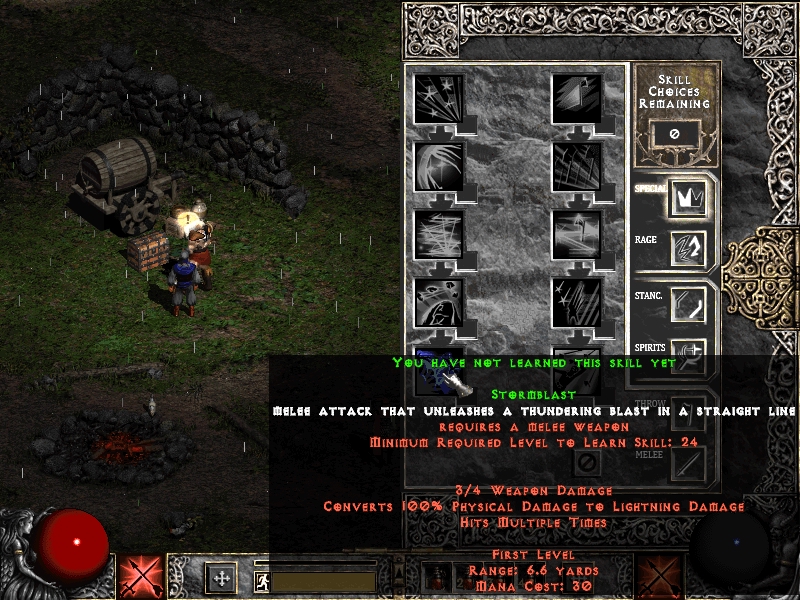
Task: Choose the starburst skill icon
Action: [x=438, y=100]
